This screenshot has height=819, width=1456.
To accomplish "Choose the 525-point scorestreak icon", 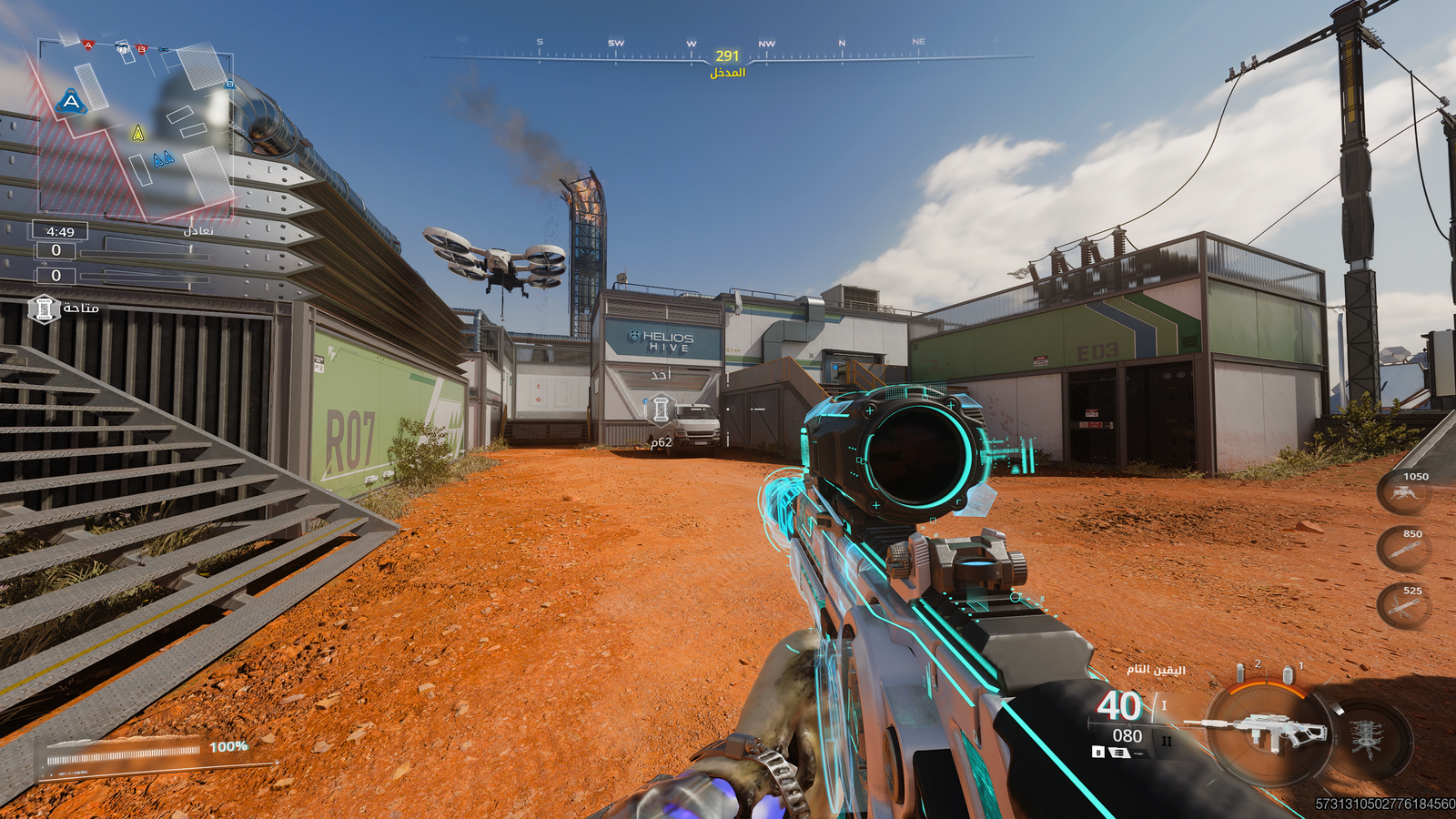I will 1404,606.
